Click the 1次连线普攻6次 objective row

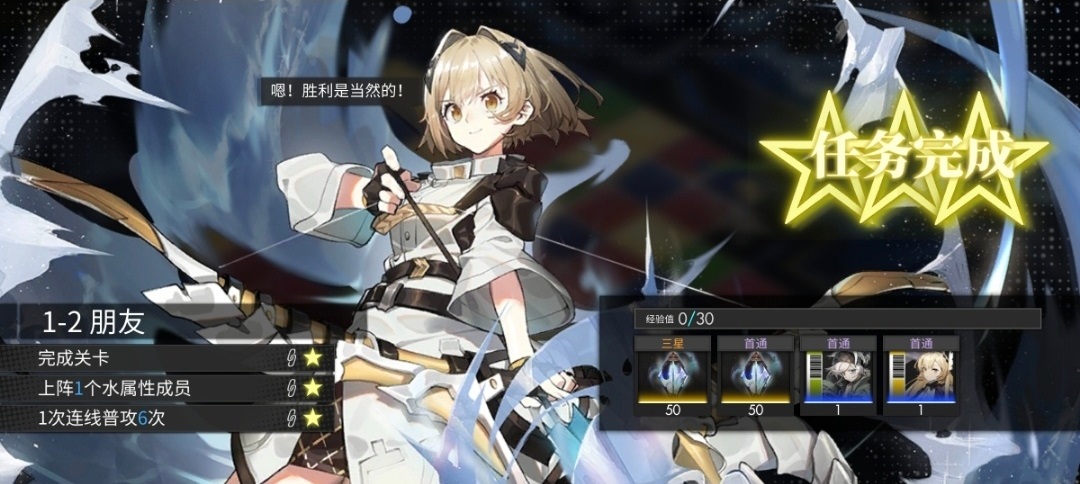pos(165,418)
